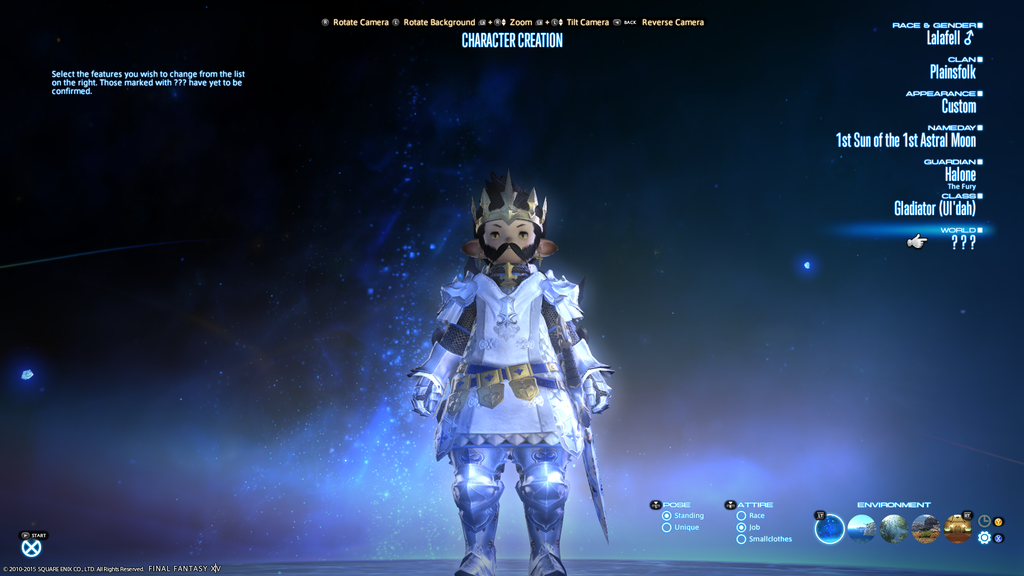Pick the starry blue void environment
Image resolution: width=1024 pixels, height=576 pixels.
[830, 529]
